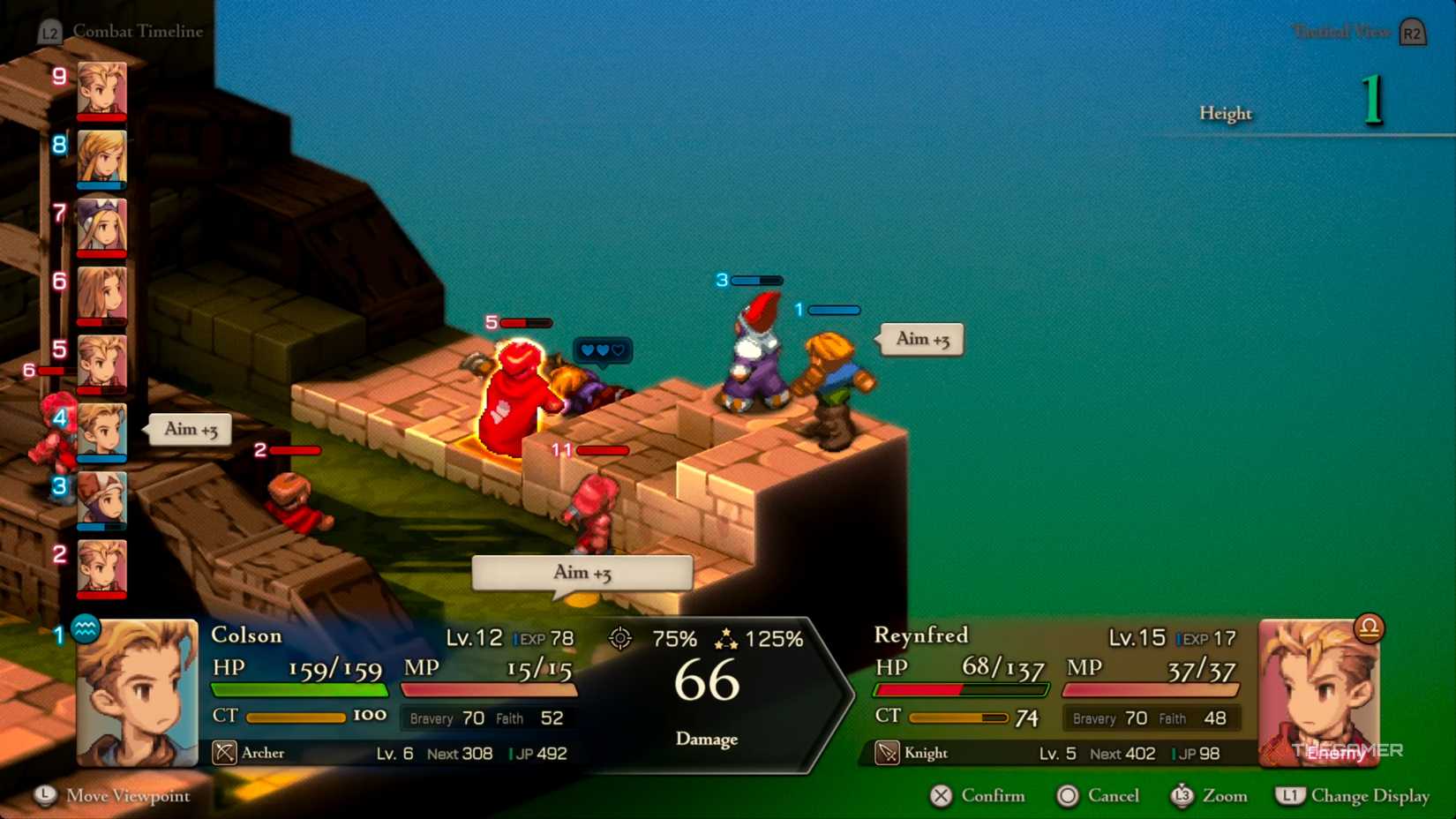Screen dimensions: 1456x819
Task: Click Reynfred's character portrait
Action: point(1319,693)
